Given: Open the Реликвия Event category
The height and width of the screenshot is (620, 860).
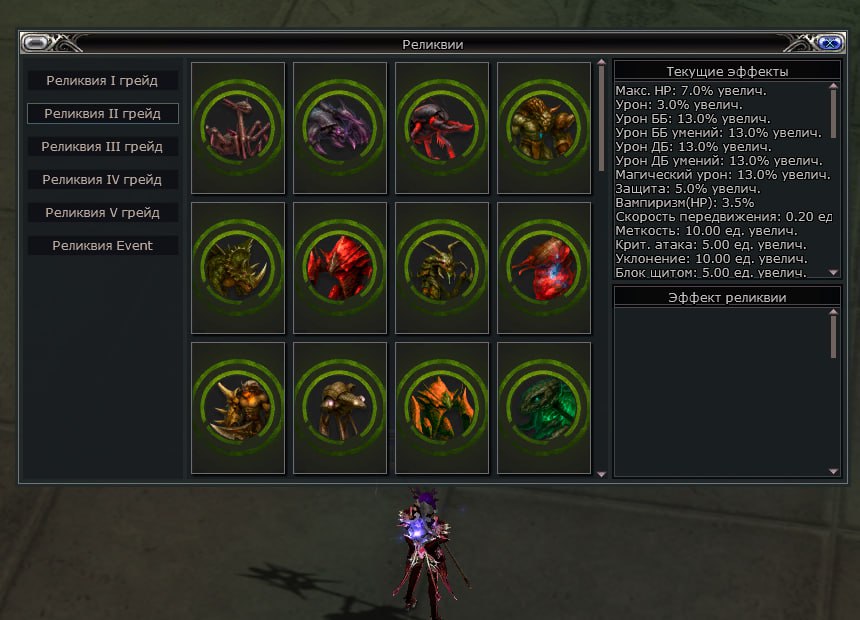Looking at the screenshot, I should click(102, 245).
